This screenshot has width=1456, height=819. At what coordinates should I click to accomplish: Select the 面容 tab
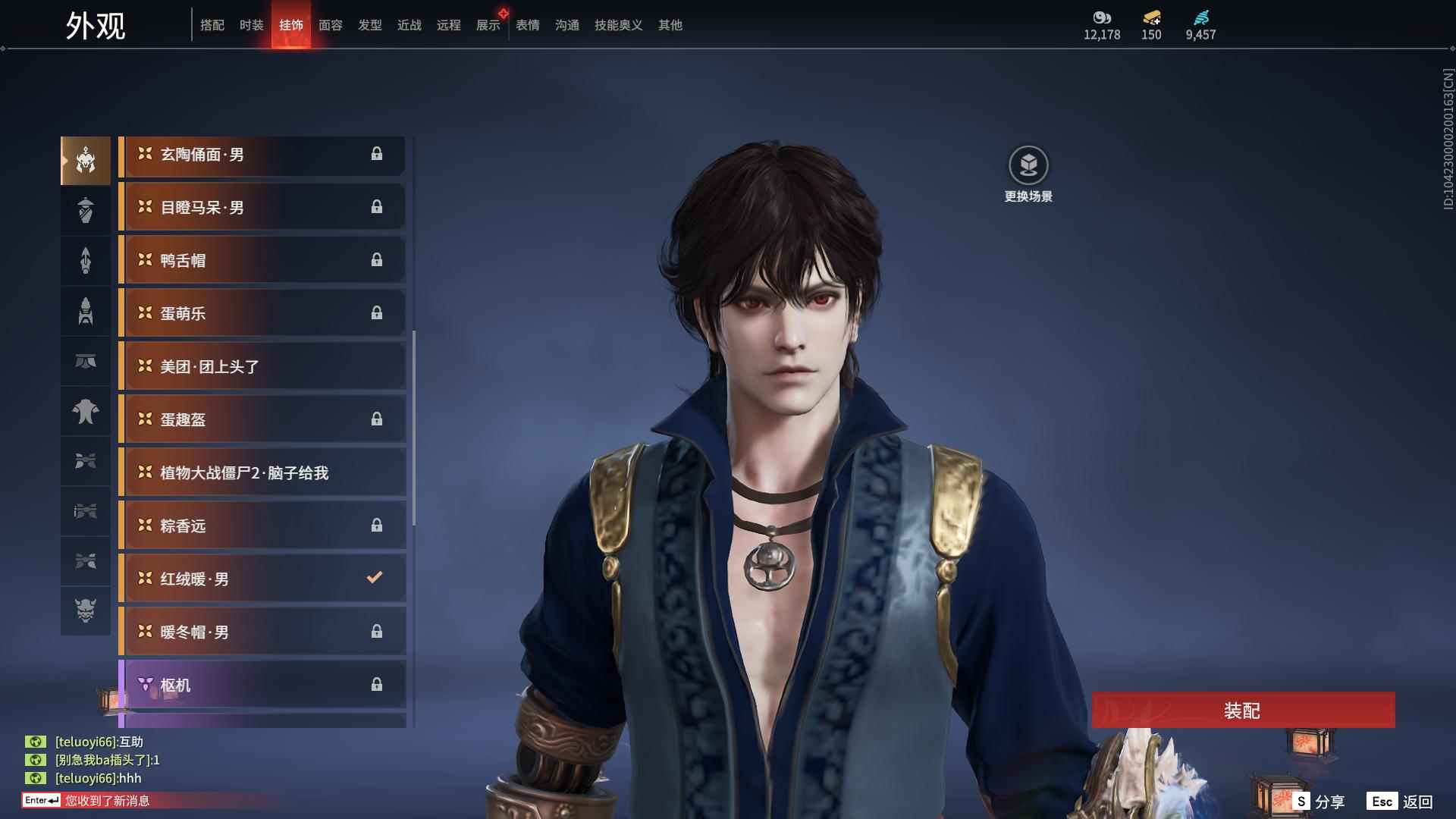(x=330, y=25)
